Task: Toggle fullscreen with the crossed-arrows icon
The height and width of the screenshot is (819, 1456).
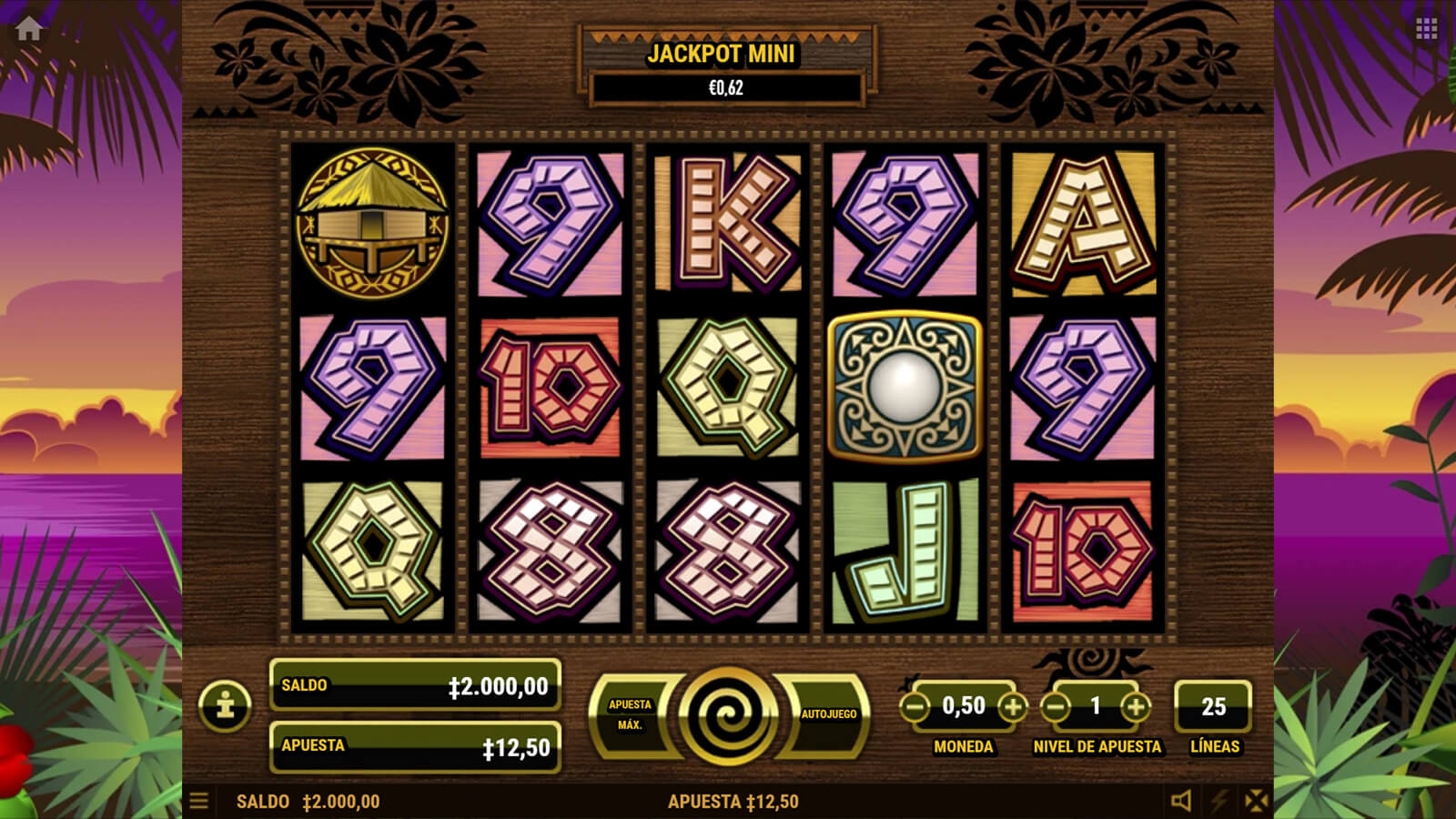Action: (x=1256, y=801)
